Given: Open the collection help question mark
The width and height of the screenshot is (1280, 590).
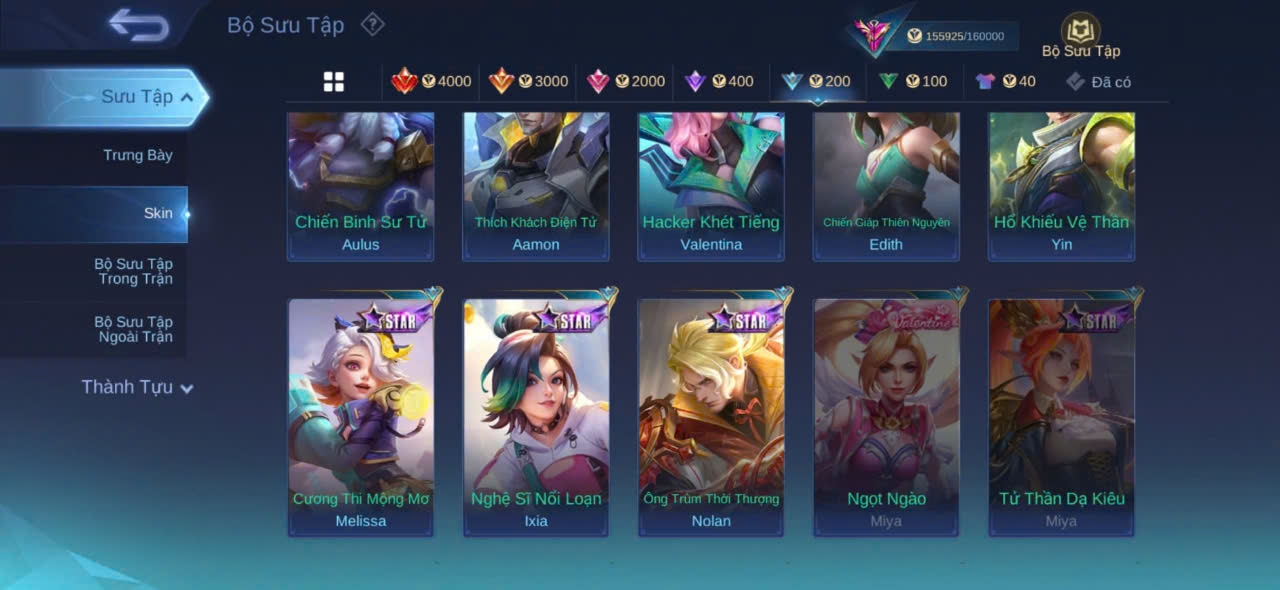Looking at the screenshot, I should (x=372, y=24).
